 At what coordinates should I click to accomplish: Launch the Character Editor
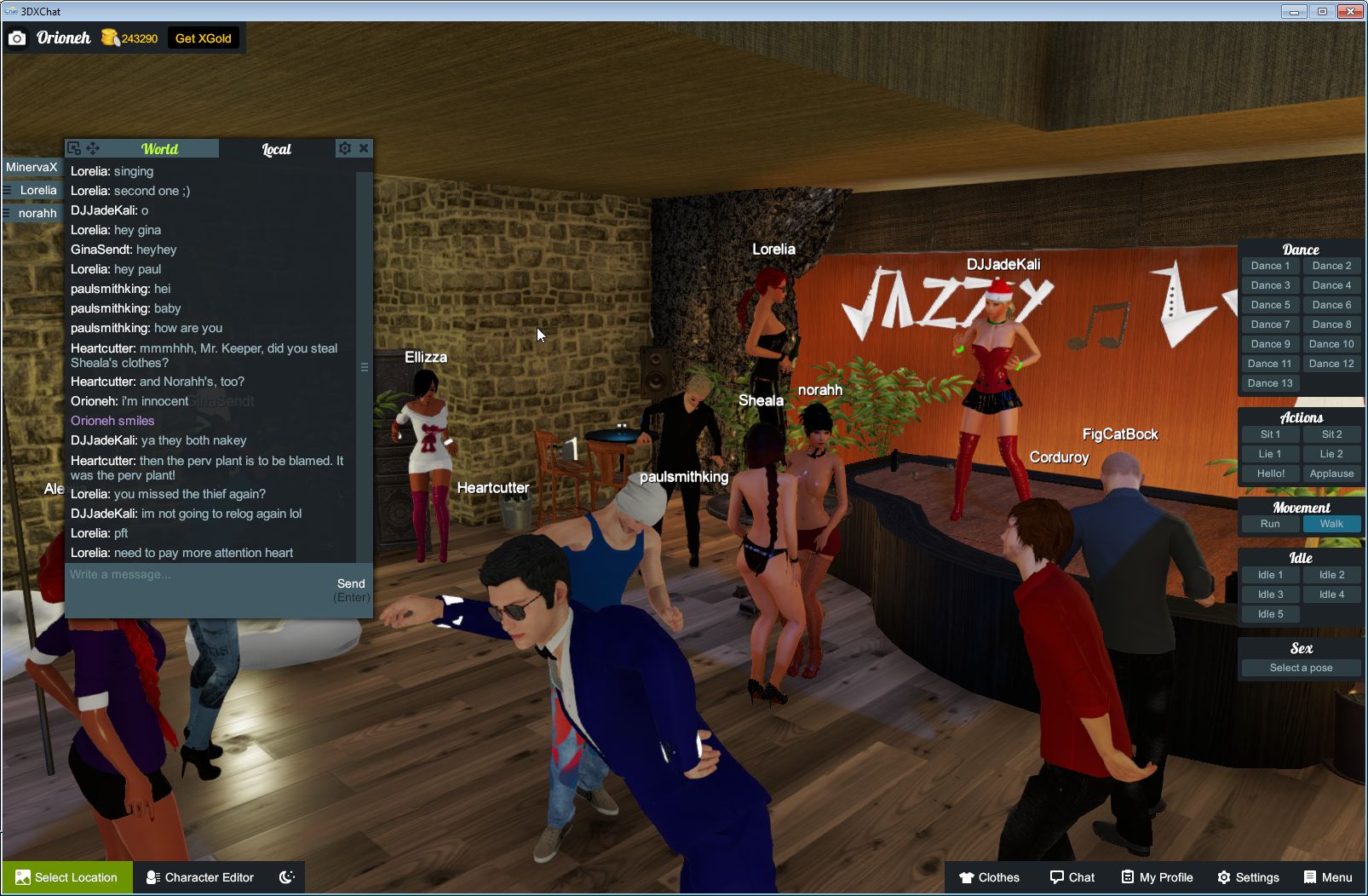[x=200, y=877]
